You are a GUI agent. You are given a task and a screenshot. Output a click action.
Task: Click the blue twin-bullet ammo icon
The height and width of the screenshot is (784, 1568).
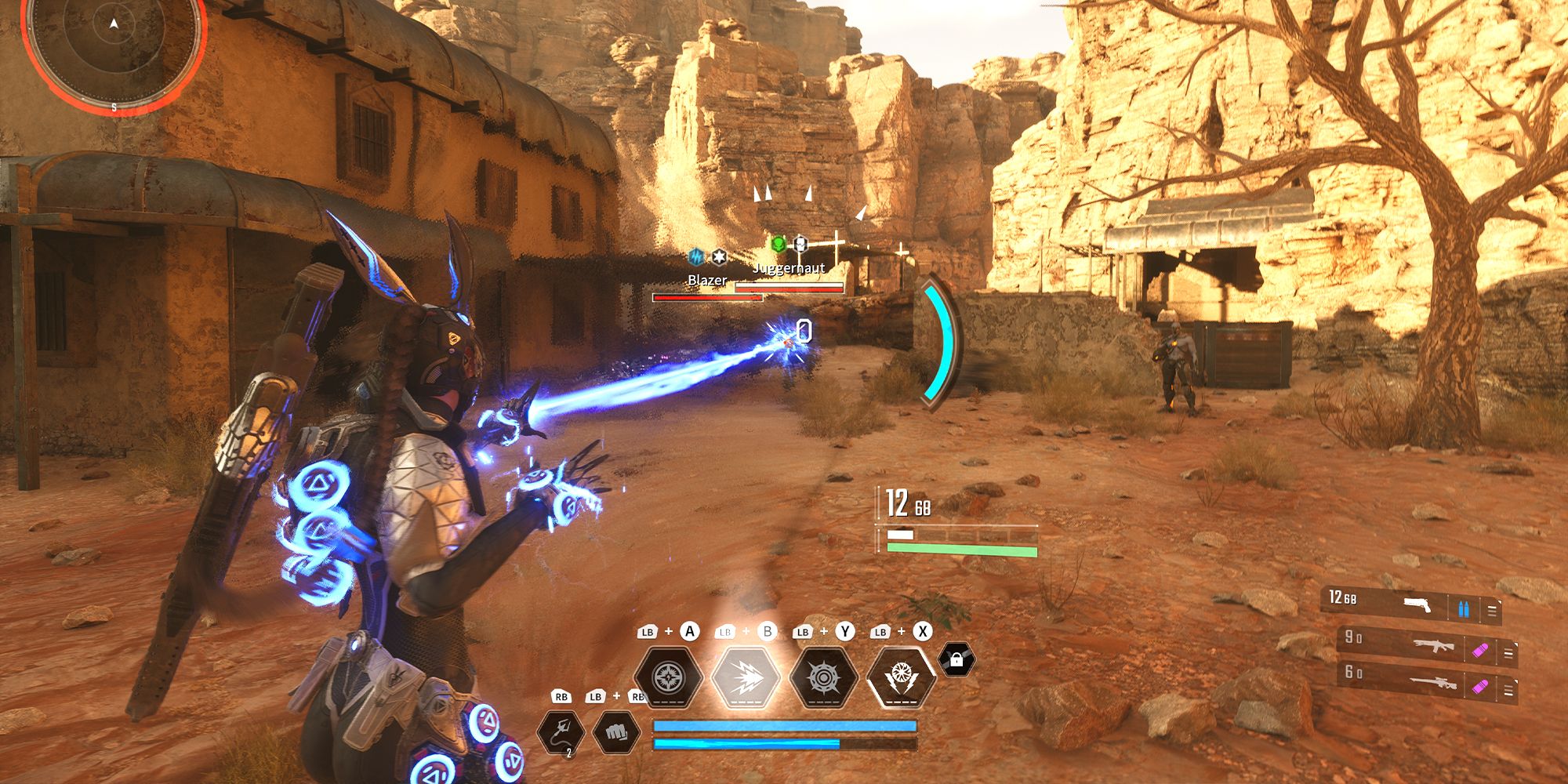click(x=1464, y=609)
